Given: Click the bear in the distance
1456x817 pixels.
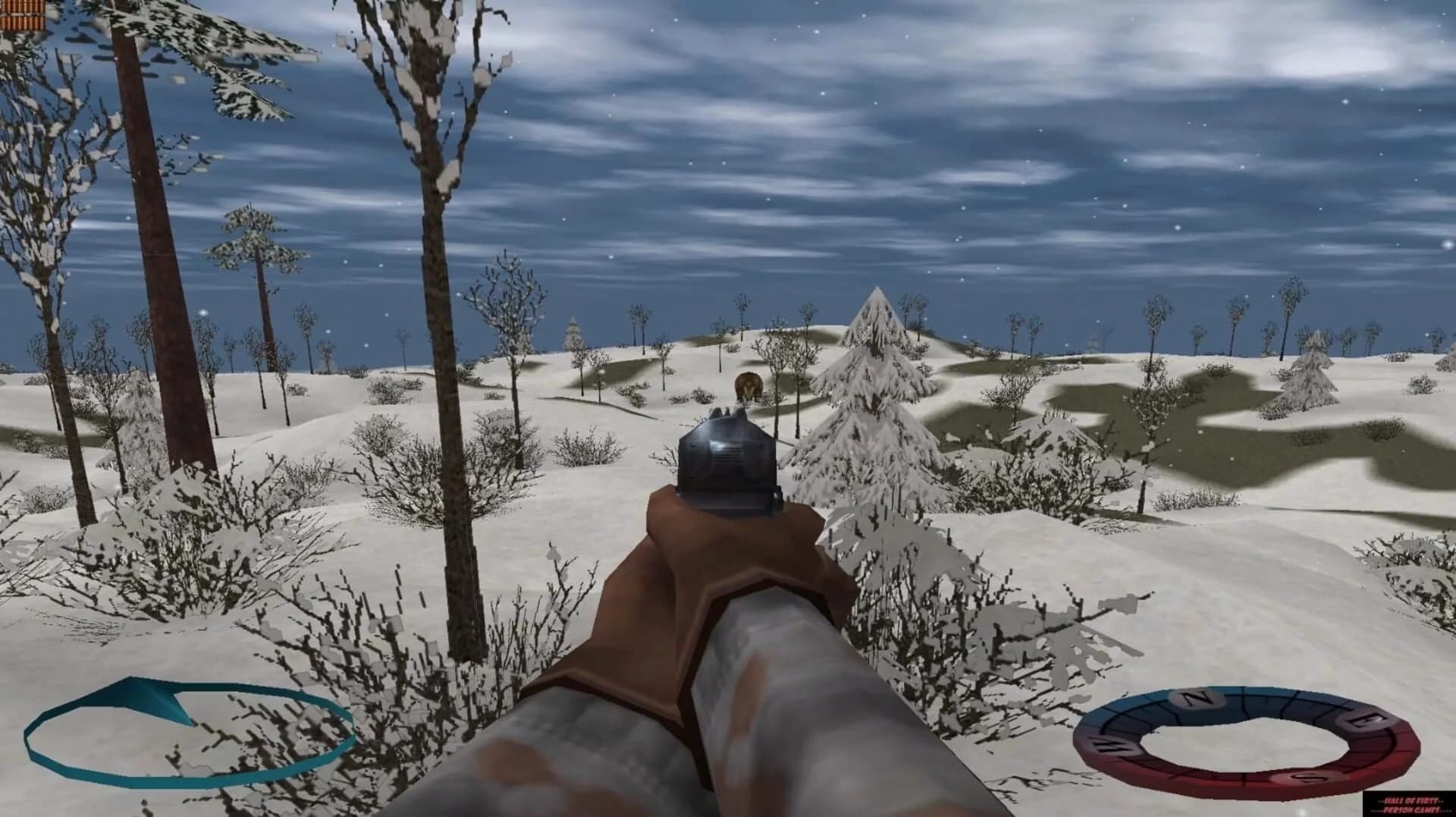Looking at the screenshot, I should (x=747, y=387).
